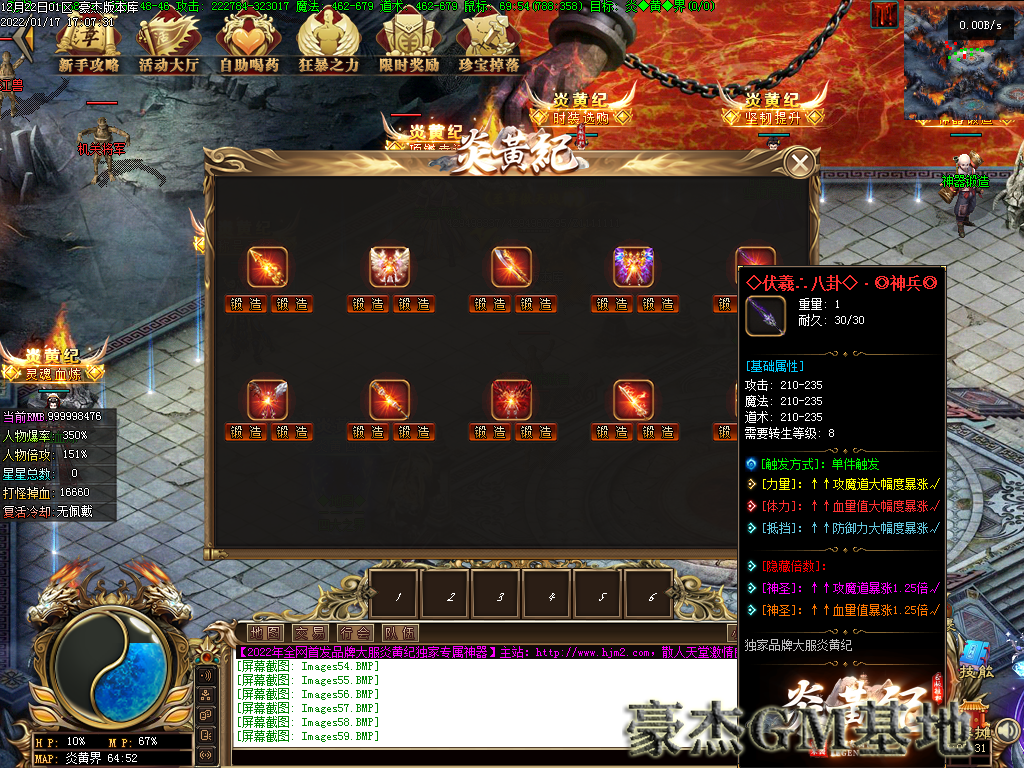Switch to the 行会 guild tab
This screenshot has height=768, width=1024.
coord(354,633)
